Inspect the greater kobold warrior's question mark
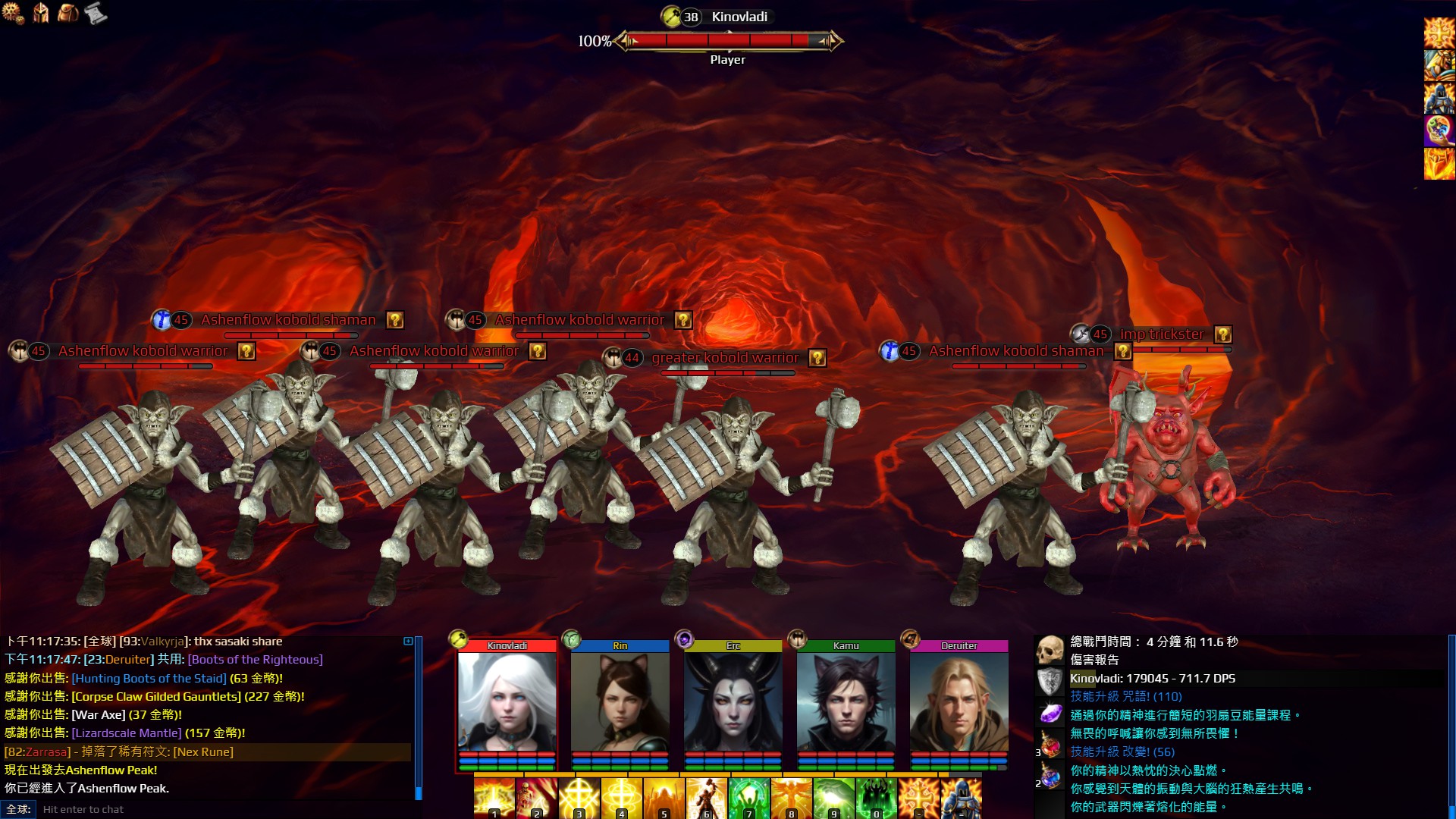The height and width of the screenshot is (819, 1456). pyautogui.click(x=817, y=358)
